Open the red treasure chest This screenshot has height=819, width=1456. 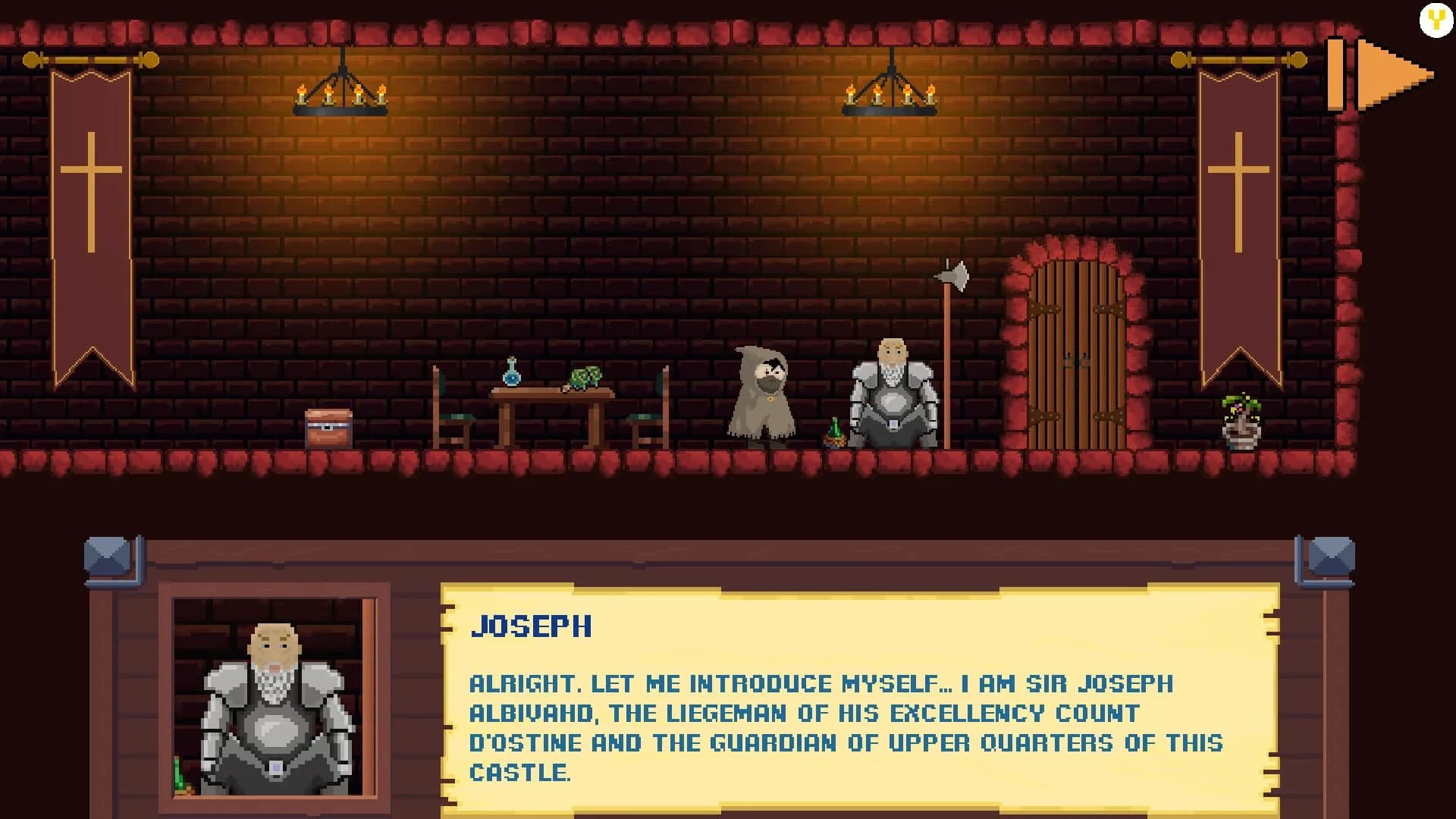(326, 428)
